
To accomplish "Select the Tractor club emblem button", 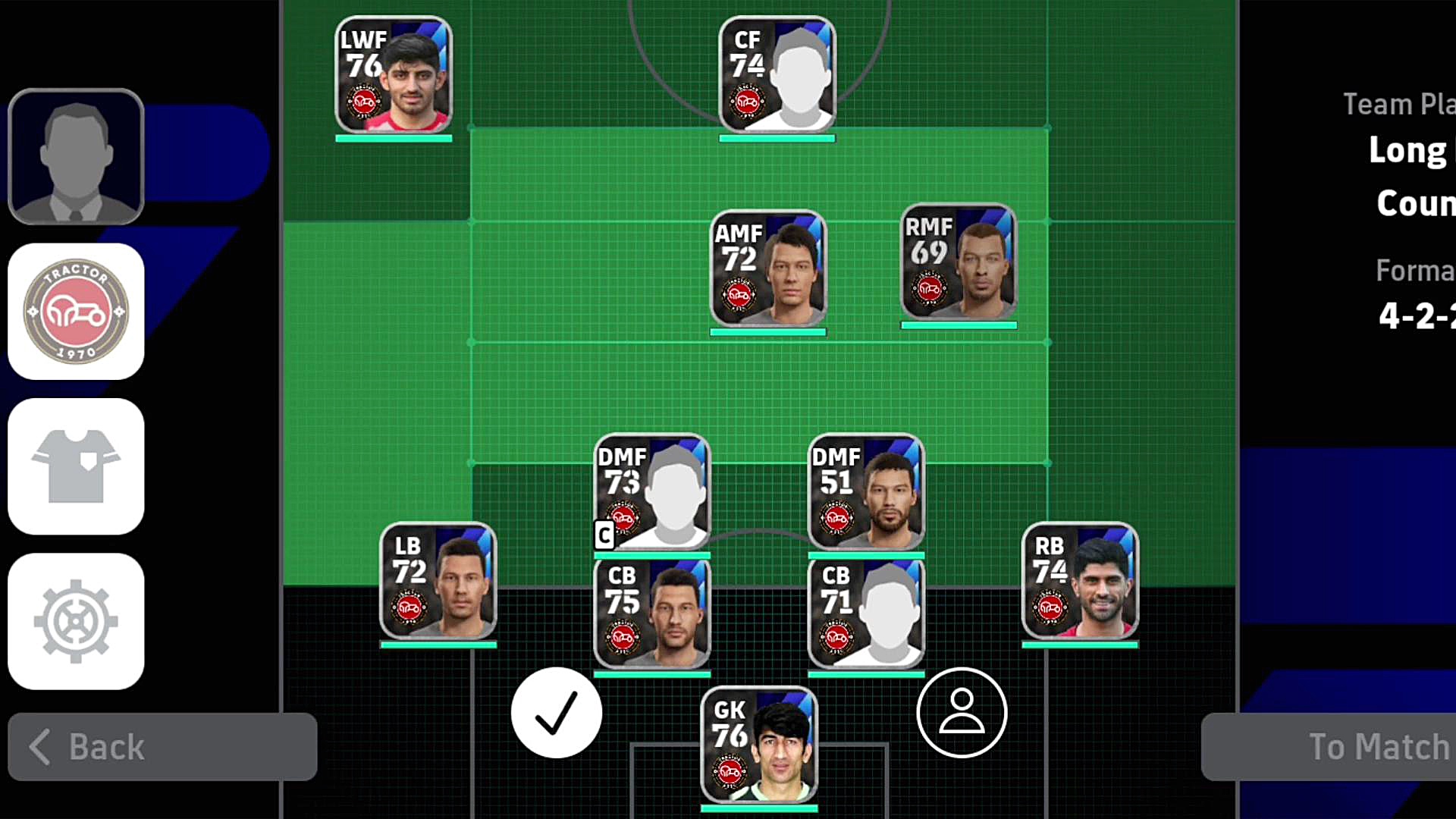I will [x=76, y=312].
